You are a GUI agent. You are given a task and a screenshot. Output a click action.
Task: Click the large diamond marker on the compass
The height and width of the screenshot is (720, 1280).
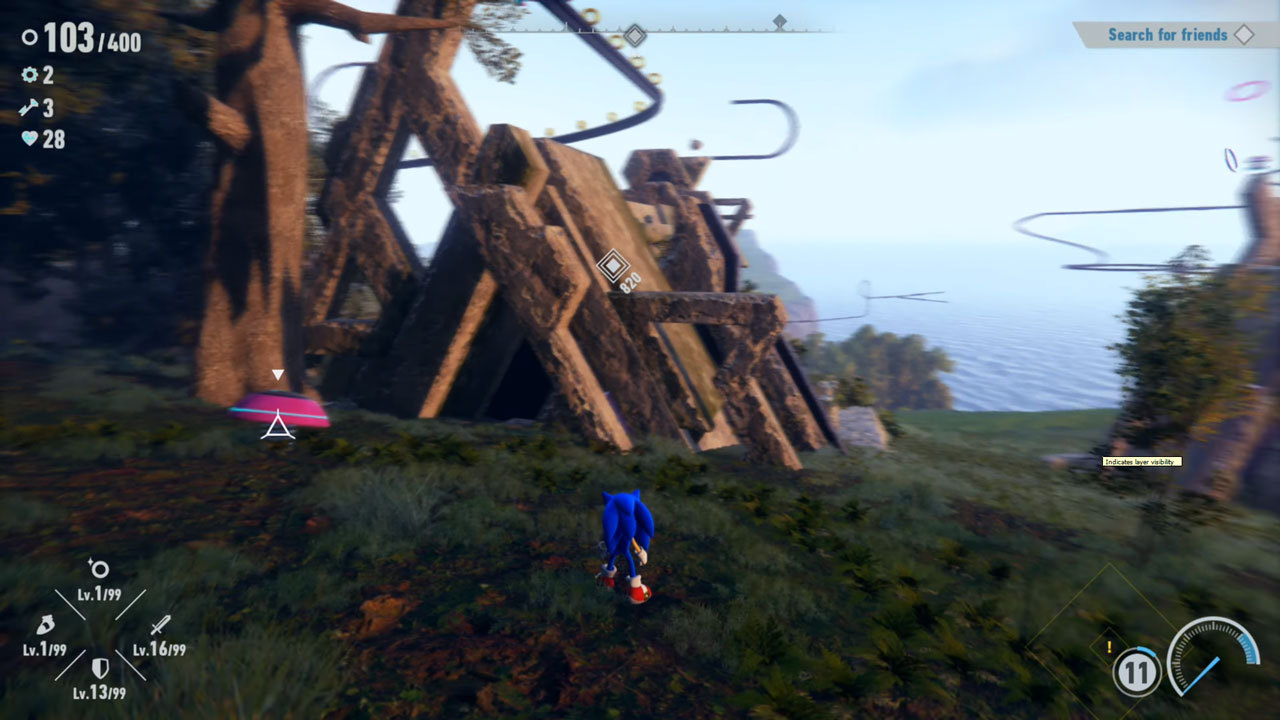634,37
